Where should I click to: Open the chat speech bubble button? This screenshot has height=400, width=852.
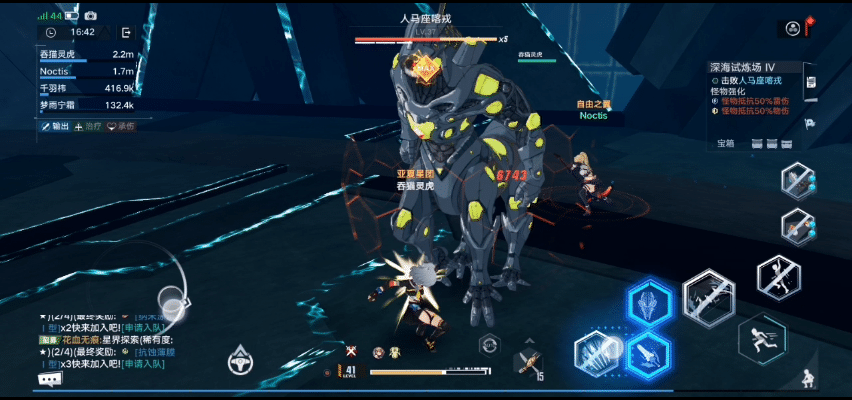[50, 379]
